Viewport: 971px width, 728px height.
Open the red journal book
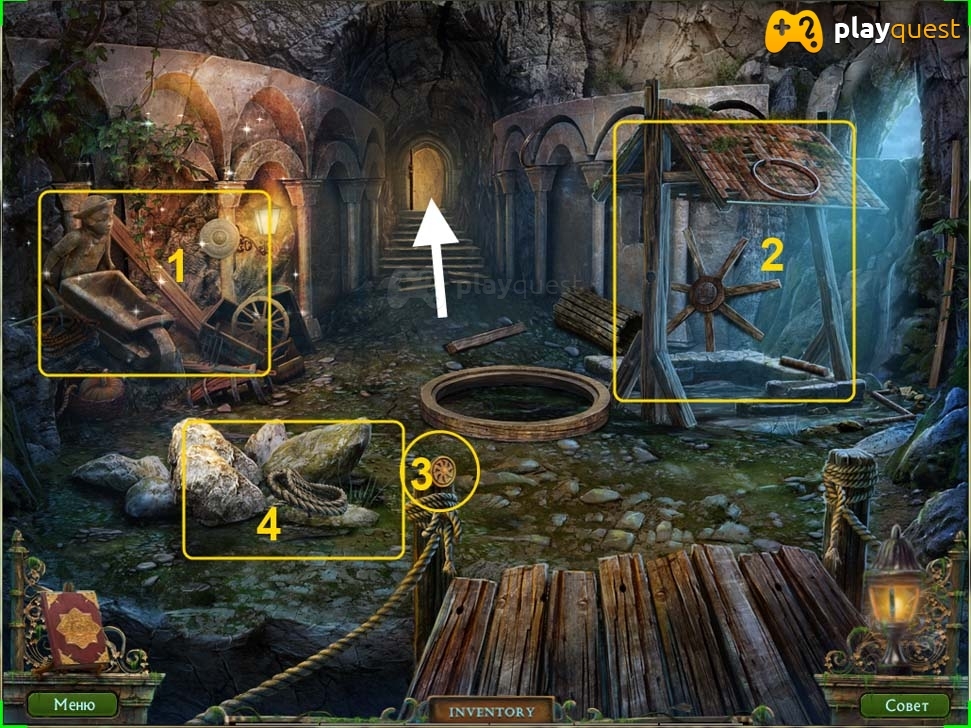point(73,628)
